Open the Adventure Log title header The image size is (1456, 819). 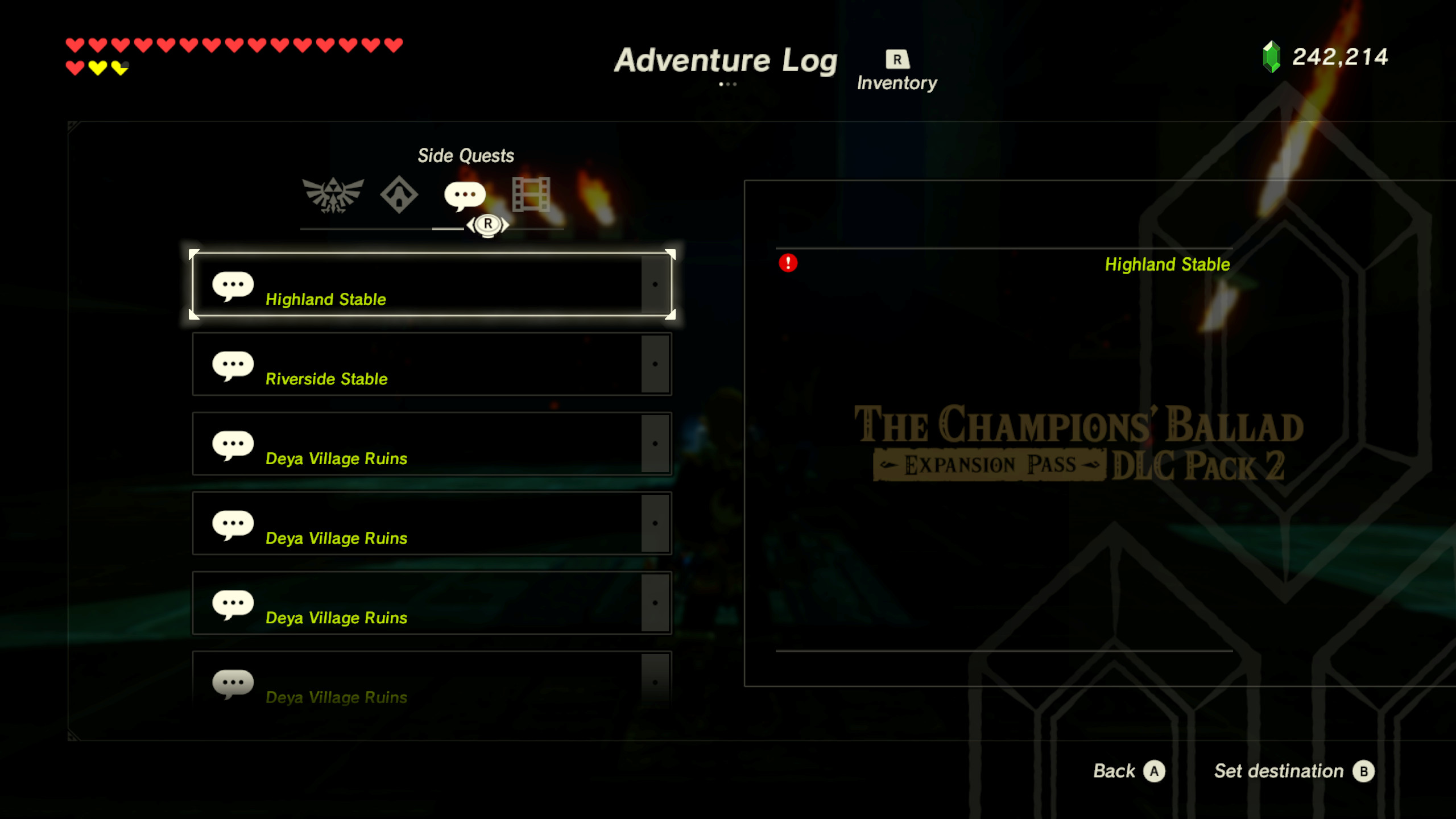tap(725, 60)
